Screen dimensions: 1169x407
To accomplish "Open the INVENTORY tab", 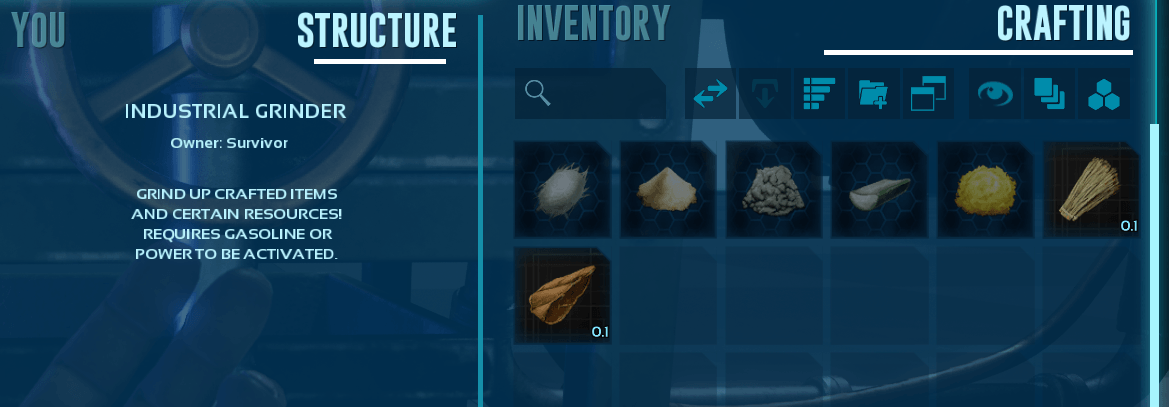I will [592, 24].
